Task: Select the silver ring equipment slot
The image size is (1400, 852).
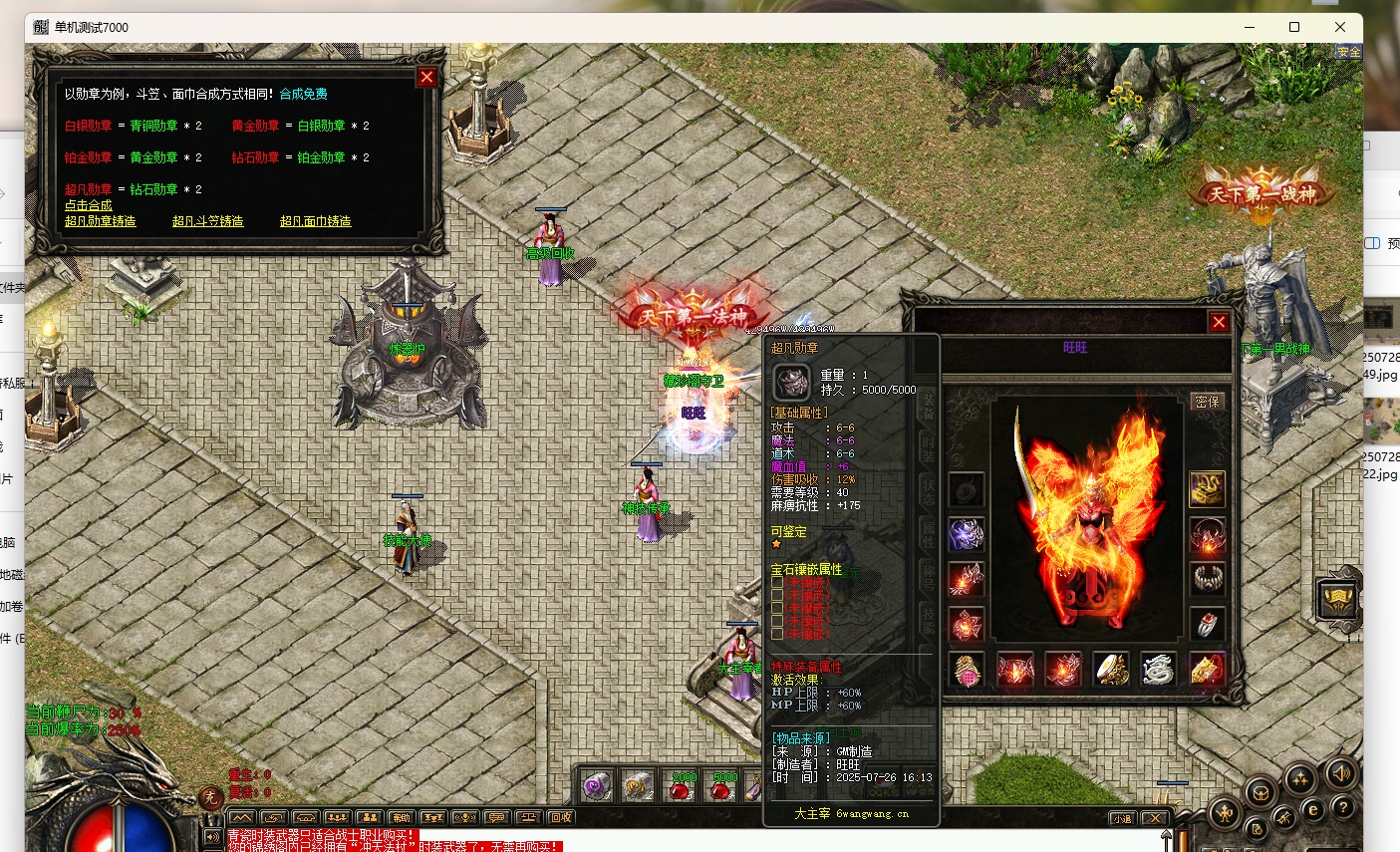Action: click(x=1207, y=625)
